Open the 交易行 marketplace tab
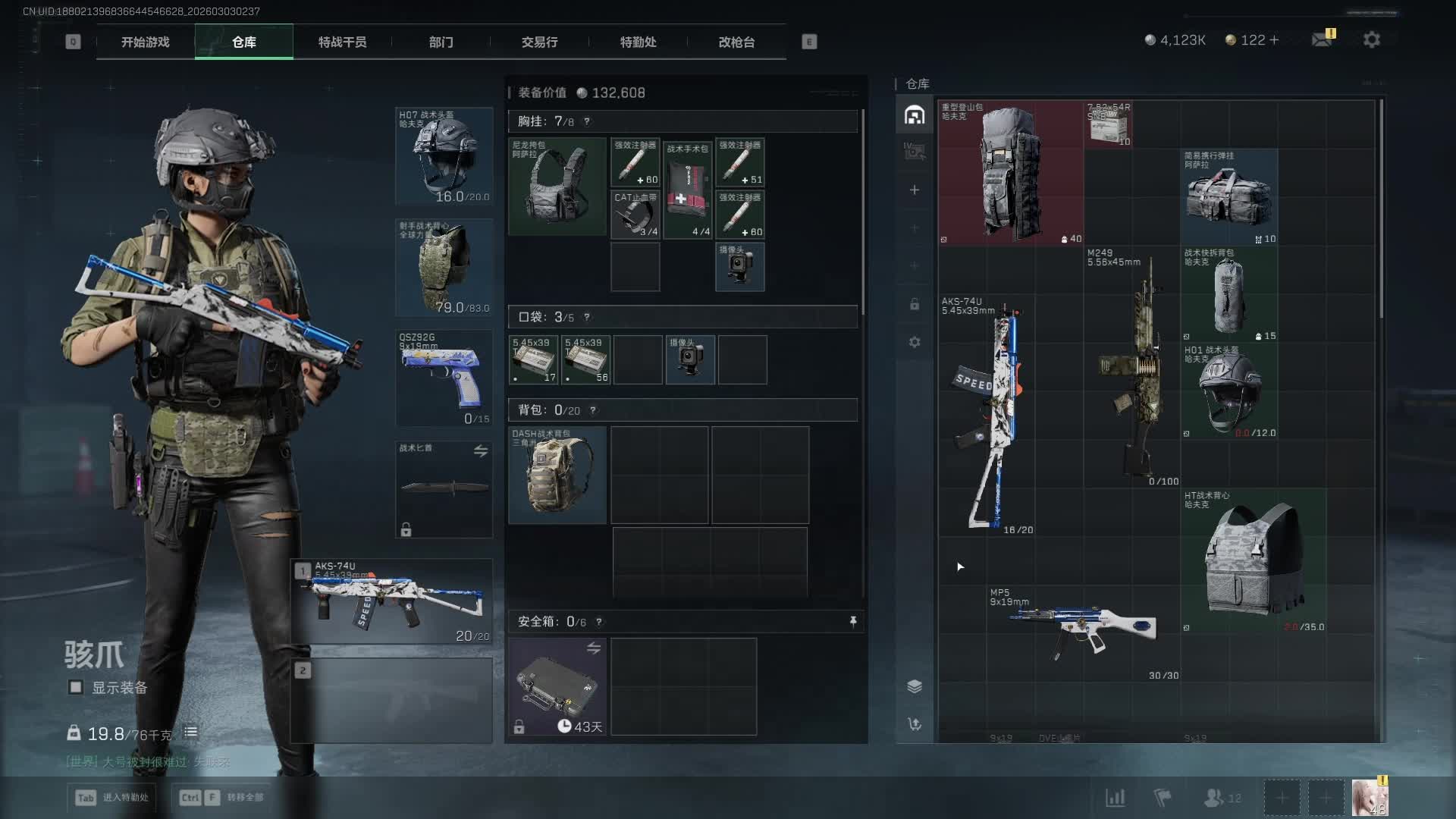This screenshot has height=819, width=1456. point(539,42)
